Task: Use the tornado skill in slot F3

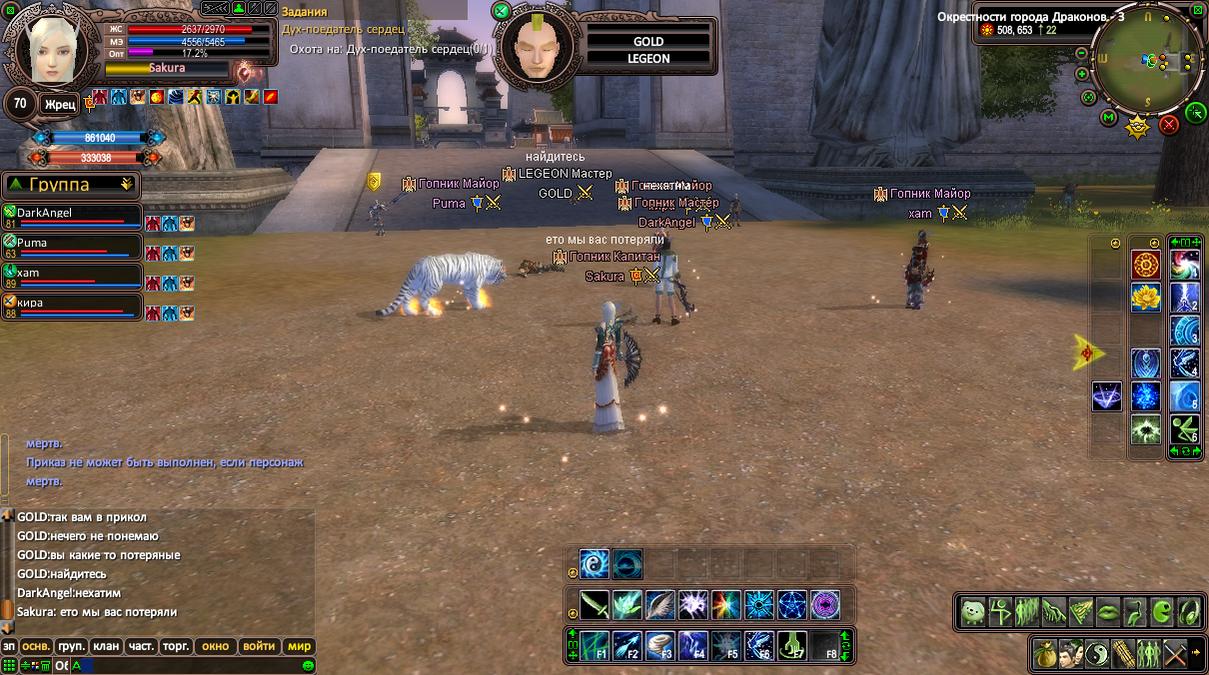Action: tap(661, 645)
